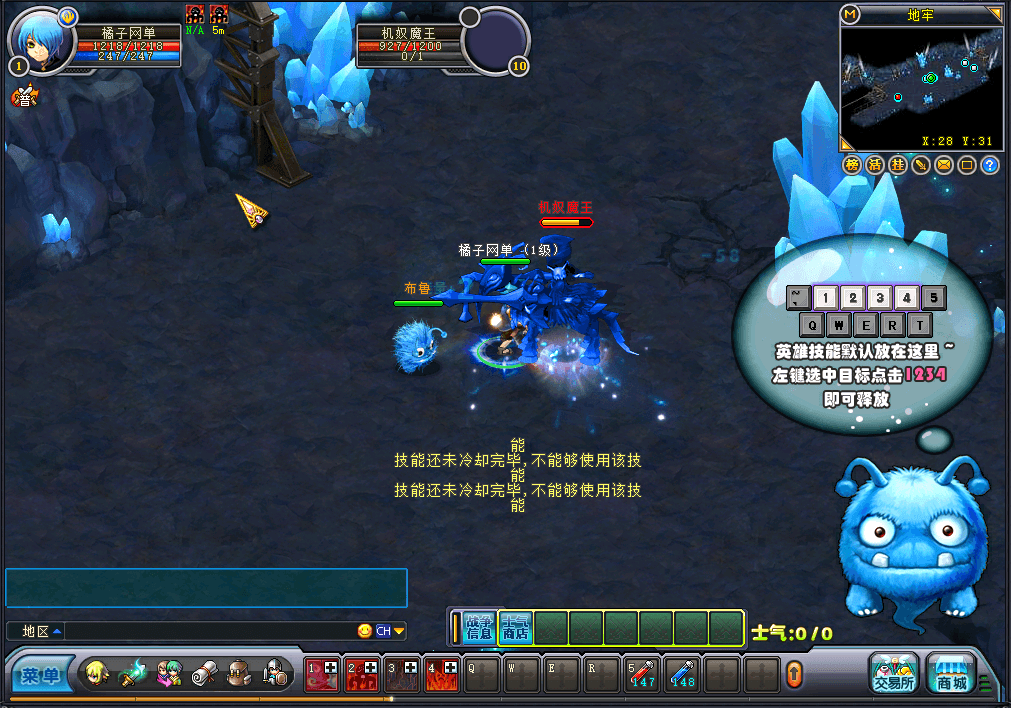The height and width of the screenshot is (708, 1011).
Task: Open the 战争信息 war info panel
Action: coord(480,627)
